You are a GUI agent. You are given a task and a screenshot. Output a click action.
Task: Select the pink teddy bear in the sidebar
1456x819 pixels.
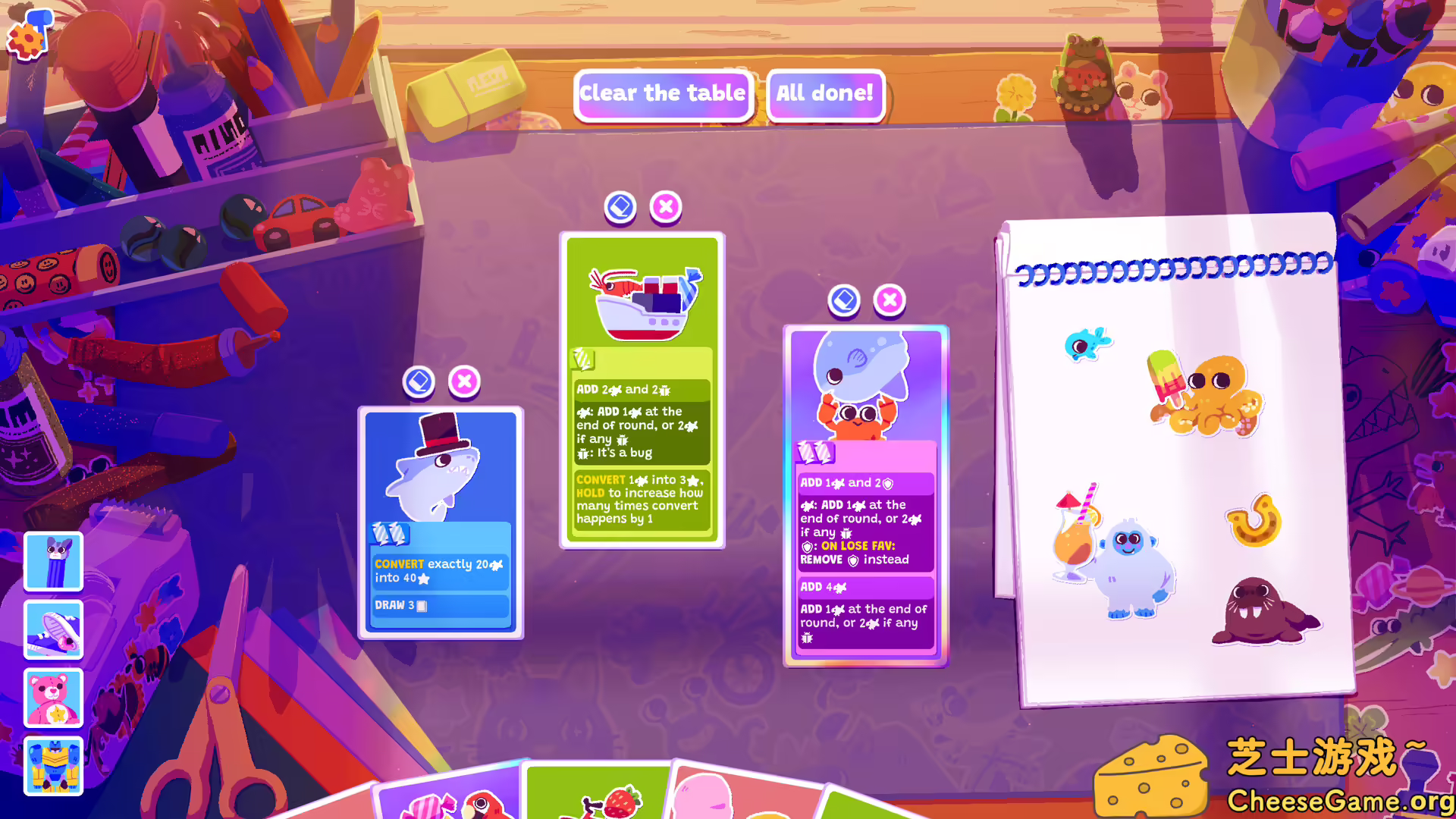(x=53, y=698)
